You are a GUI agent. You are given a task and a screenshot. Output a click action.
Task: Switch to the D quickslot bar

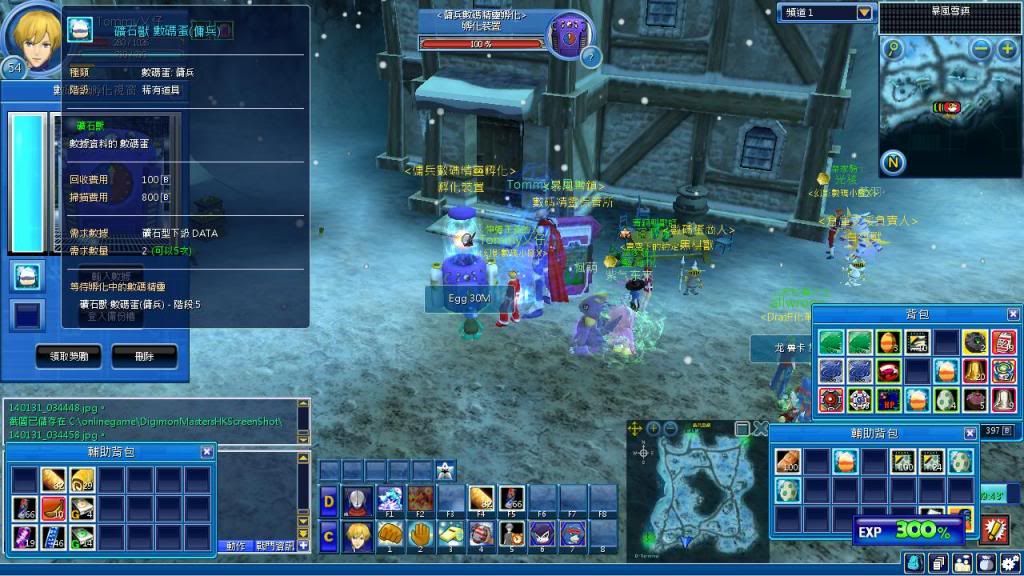(329, 499)
